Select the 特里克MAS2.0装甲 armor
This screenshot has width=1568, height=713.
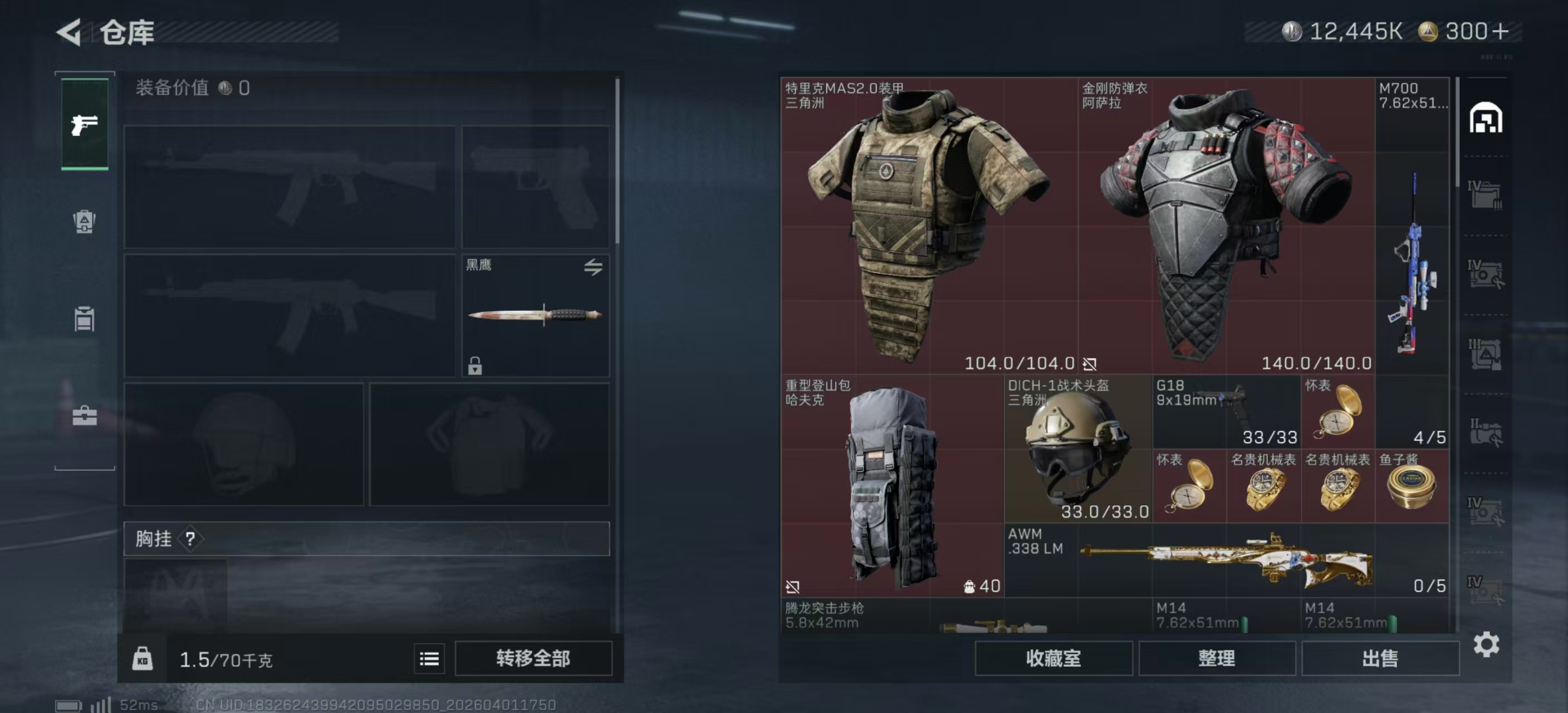coord(929,225)
